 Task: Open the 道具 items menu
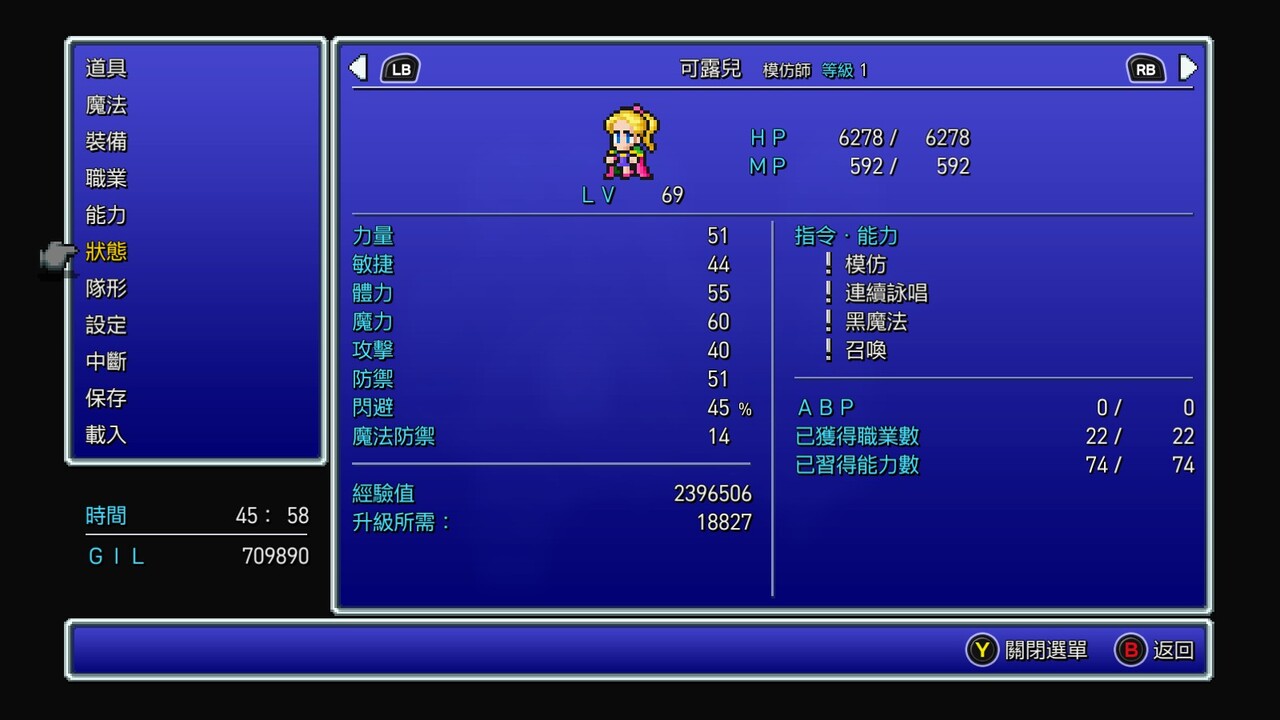(106, 69)
